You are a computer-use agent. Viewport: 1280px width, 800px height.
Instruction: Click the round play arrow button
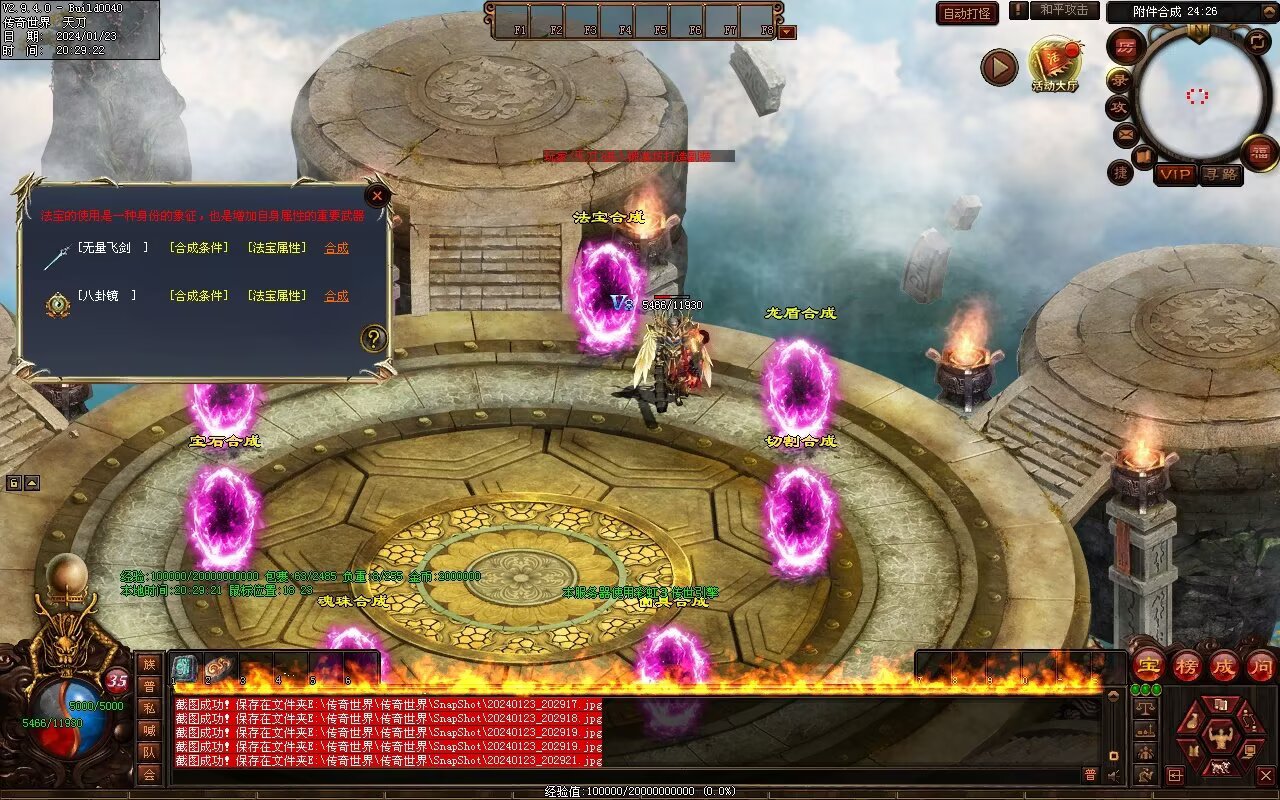click(x=998, y=67)
